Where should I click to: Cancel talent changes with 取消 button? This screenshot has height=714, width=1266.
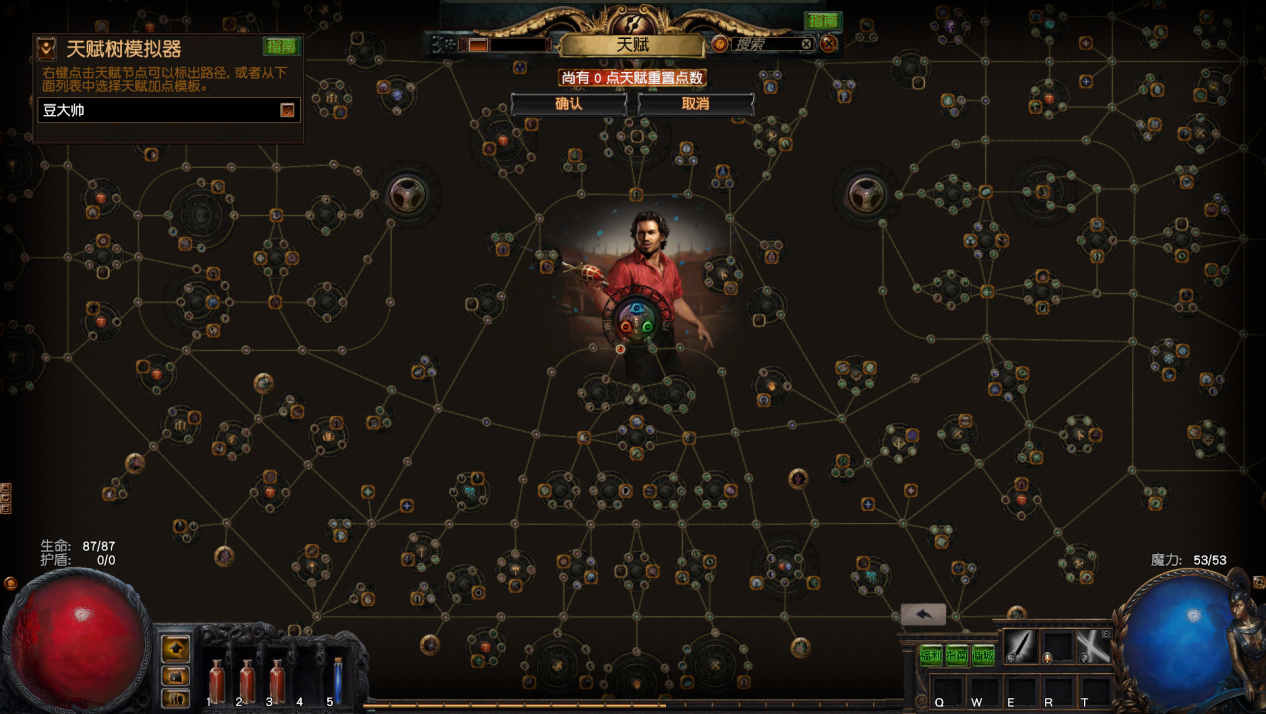point(695,104)
